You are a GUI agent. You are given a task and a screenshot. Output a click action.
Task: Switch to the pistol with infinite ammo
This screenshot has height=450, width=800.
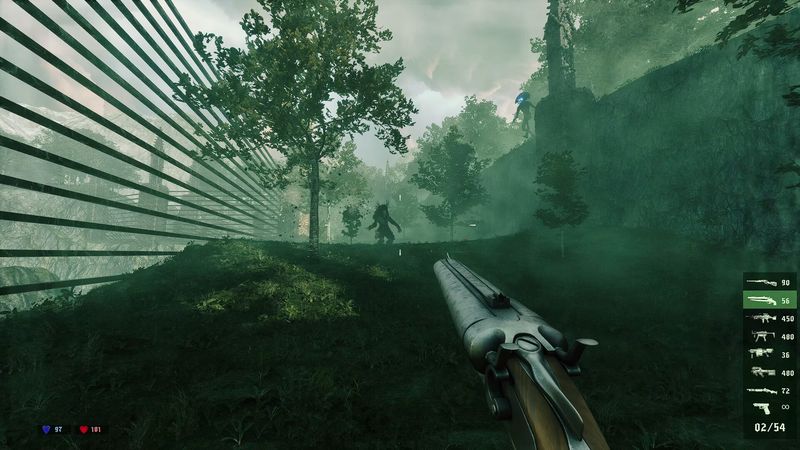tap(768, 408)
